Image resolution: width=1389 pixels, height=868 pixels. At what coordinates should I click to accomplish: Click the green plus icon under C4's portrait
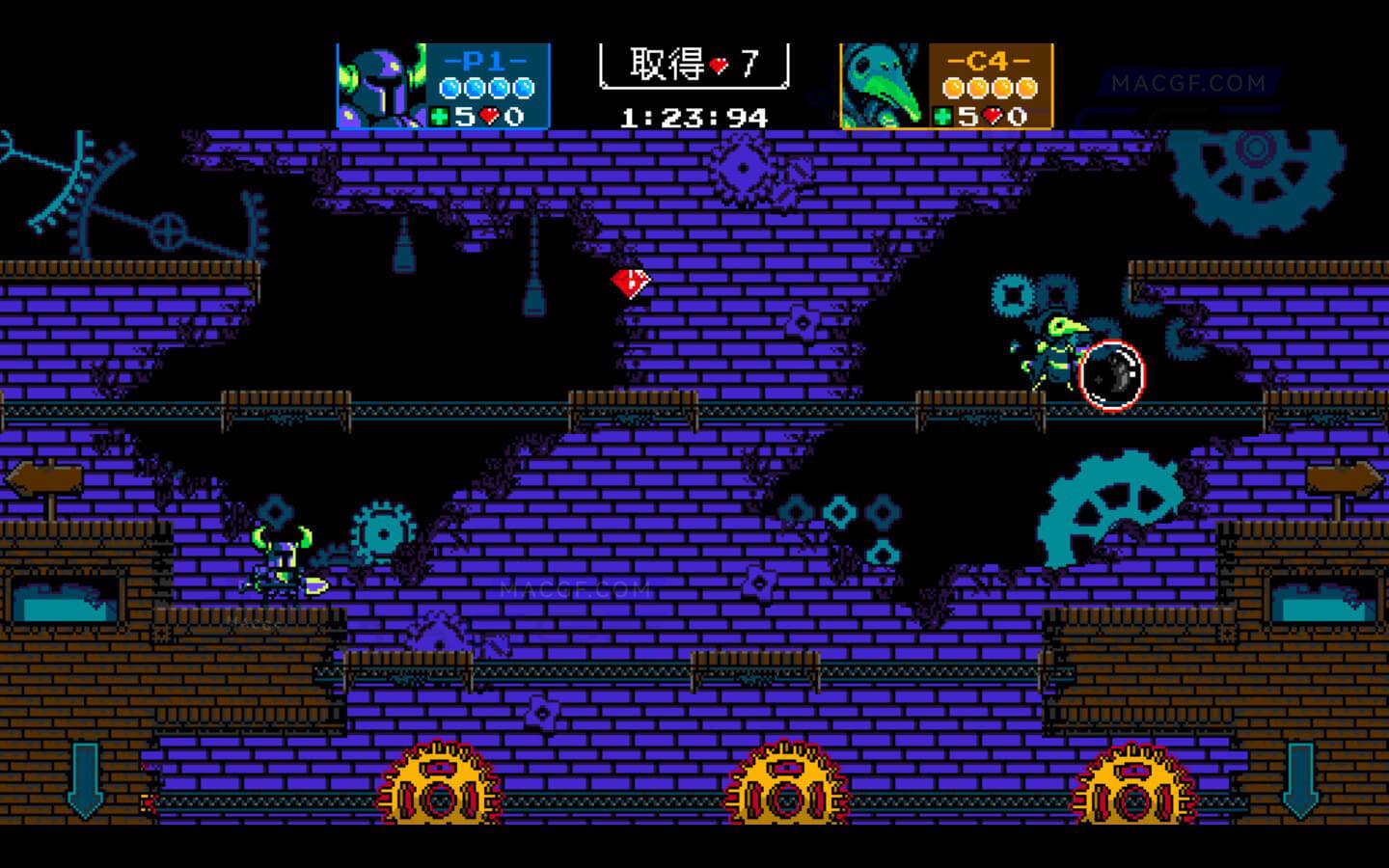[943, 116]
